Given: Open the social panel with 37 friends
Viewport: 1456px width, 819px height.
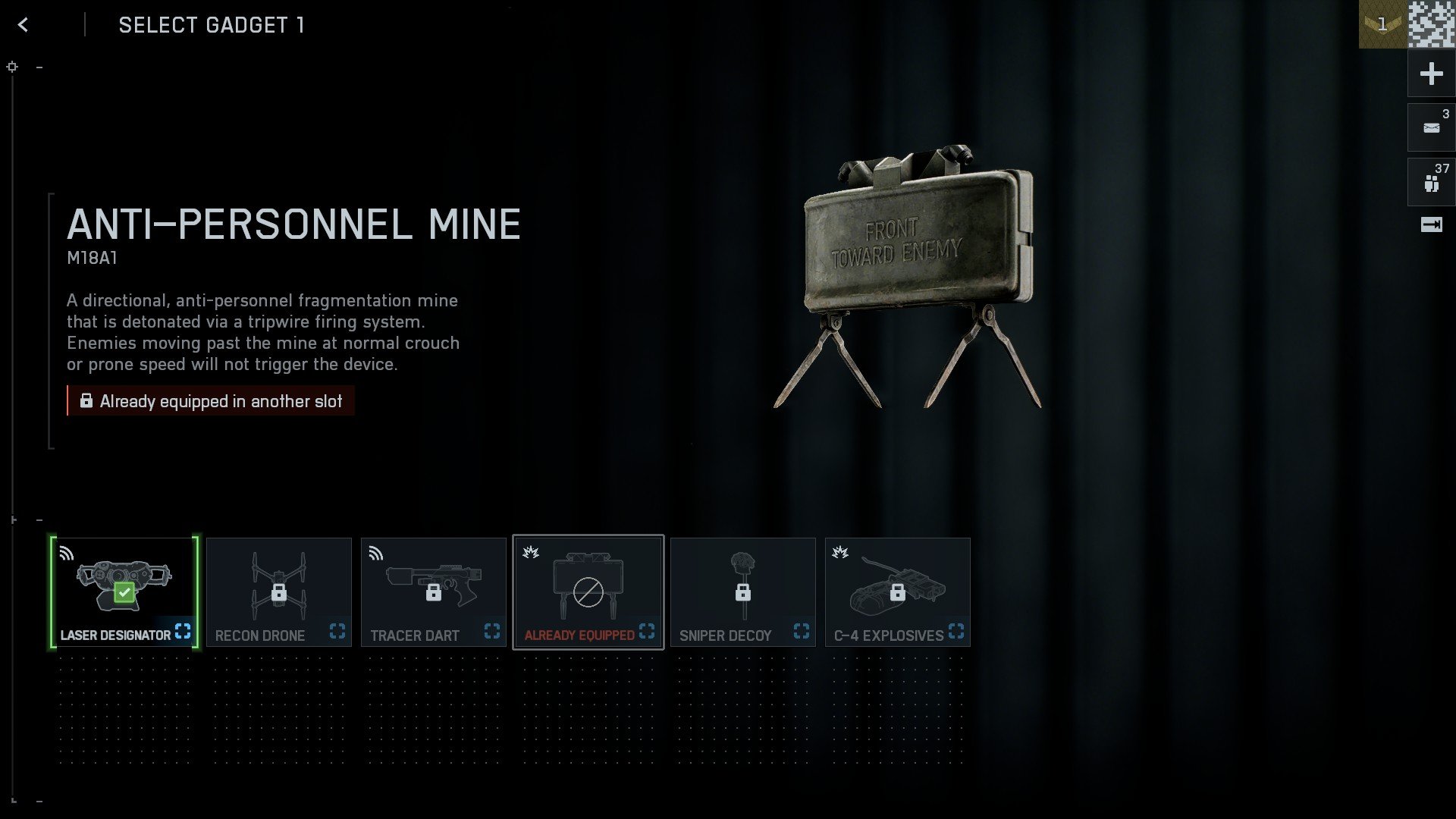Looking at the screenshot, I should pyautogui.click(x=1430, y=180).
